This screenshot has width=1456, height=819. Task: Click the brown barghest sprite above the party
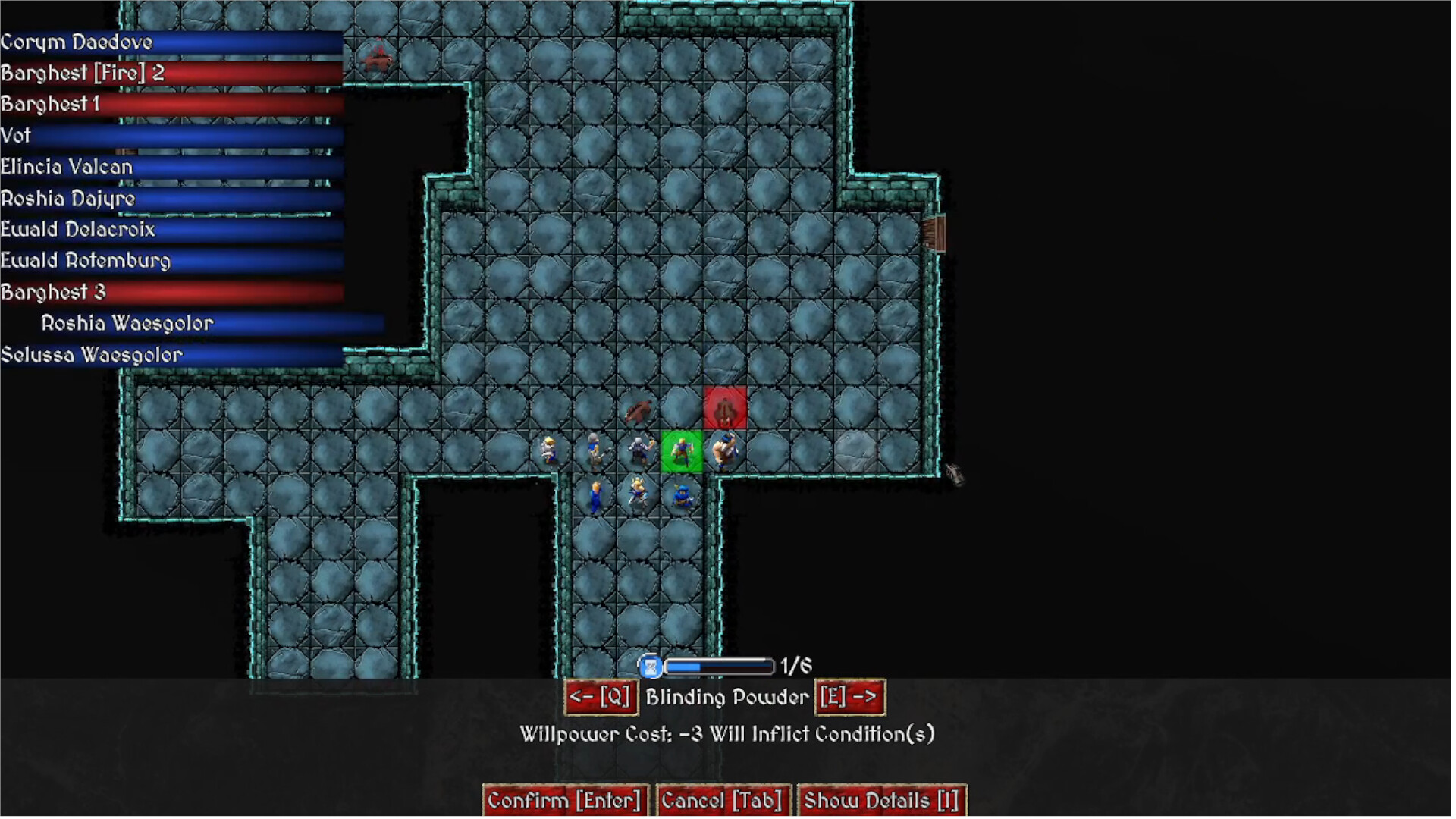[x=639, y=410]
